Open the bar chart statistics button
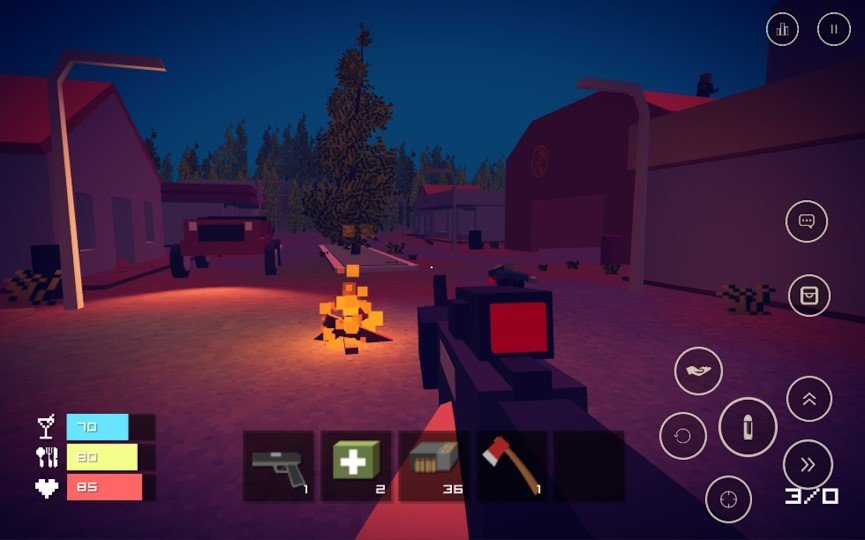The width and height of the screenshot is (865, 540). click(x=782, y=29)
